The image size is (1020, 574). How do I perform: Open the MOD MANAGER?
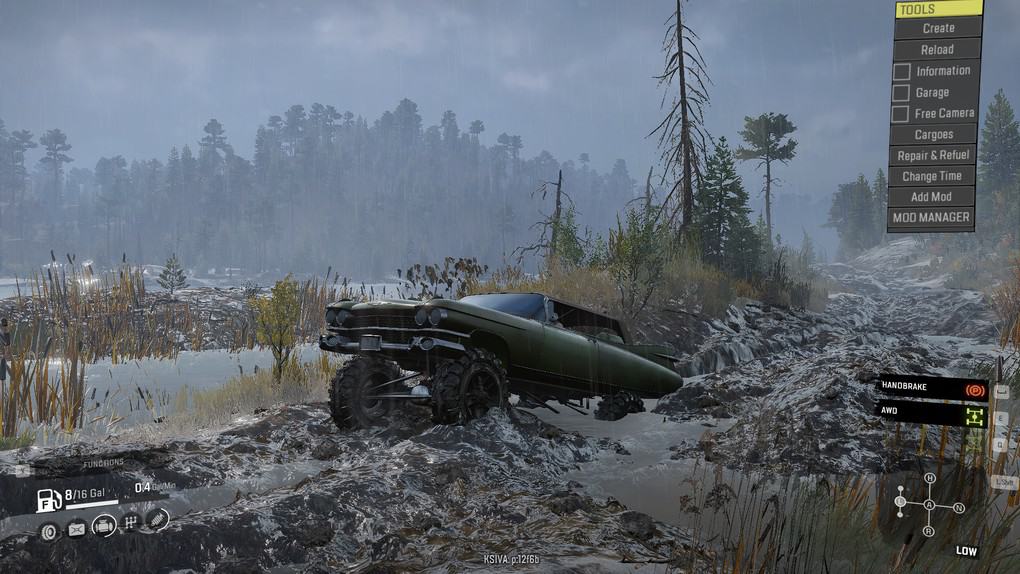931,217
